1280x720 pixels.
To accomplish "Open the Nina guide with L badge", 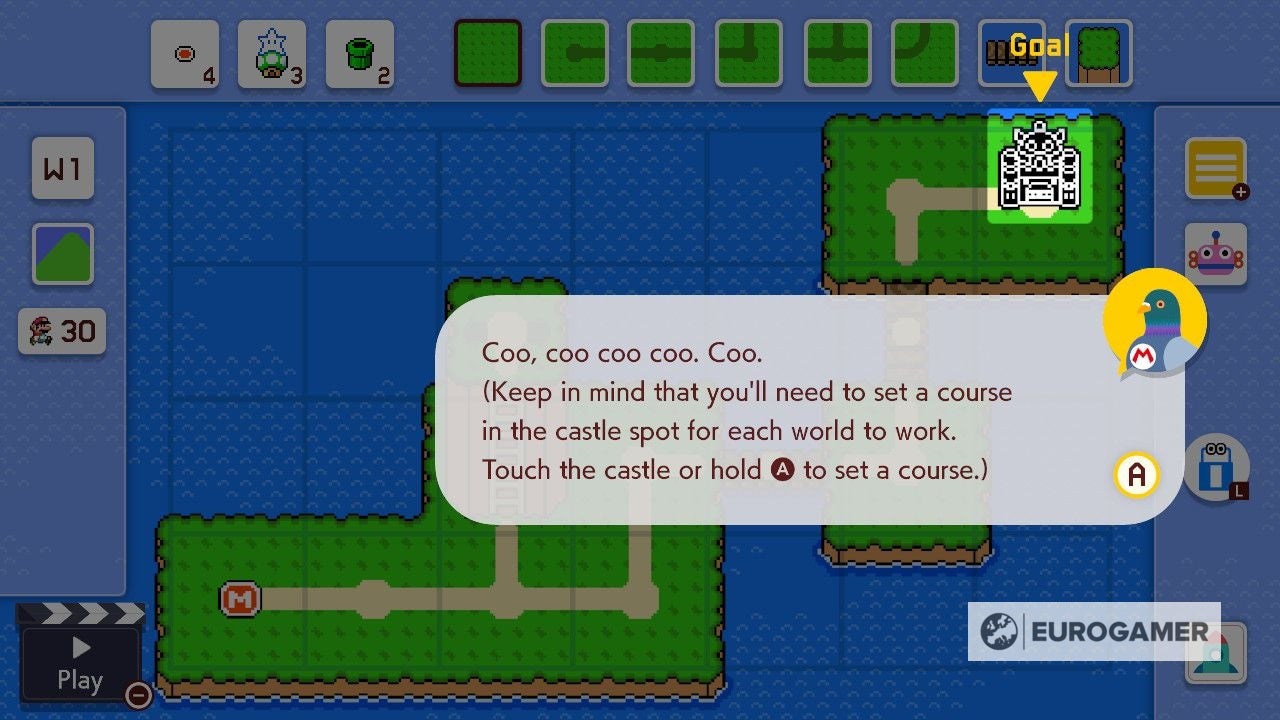I will coord(1216,468).
